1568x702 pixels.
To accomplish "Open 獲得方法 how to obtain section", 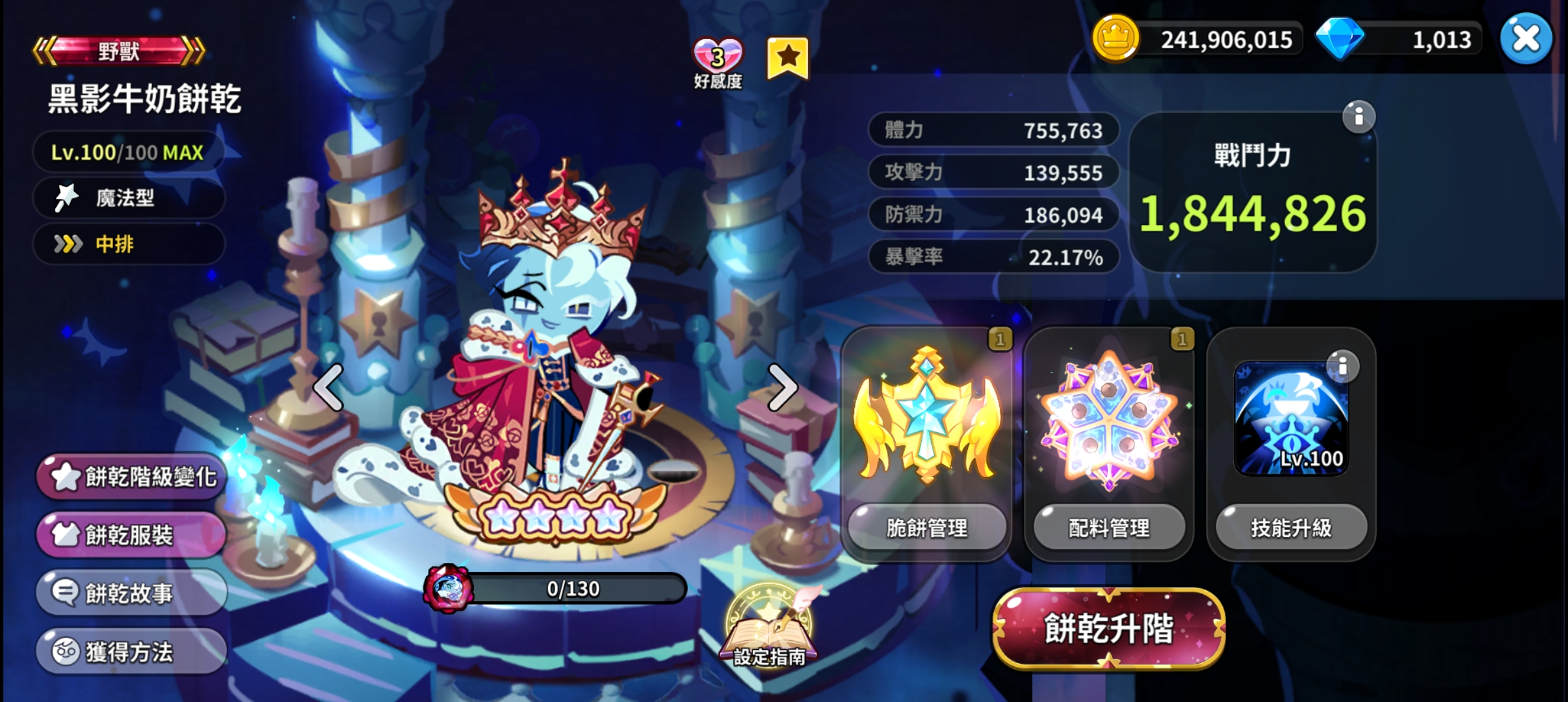I will tap(130, 649).
